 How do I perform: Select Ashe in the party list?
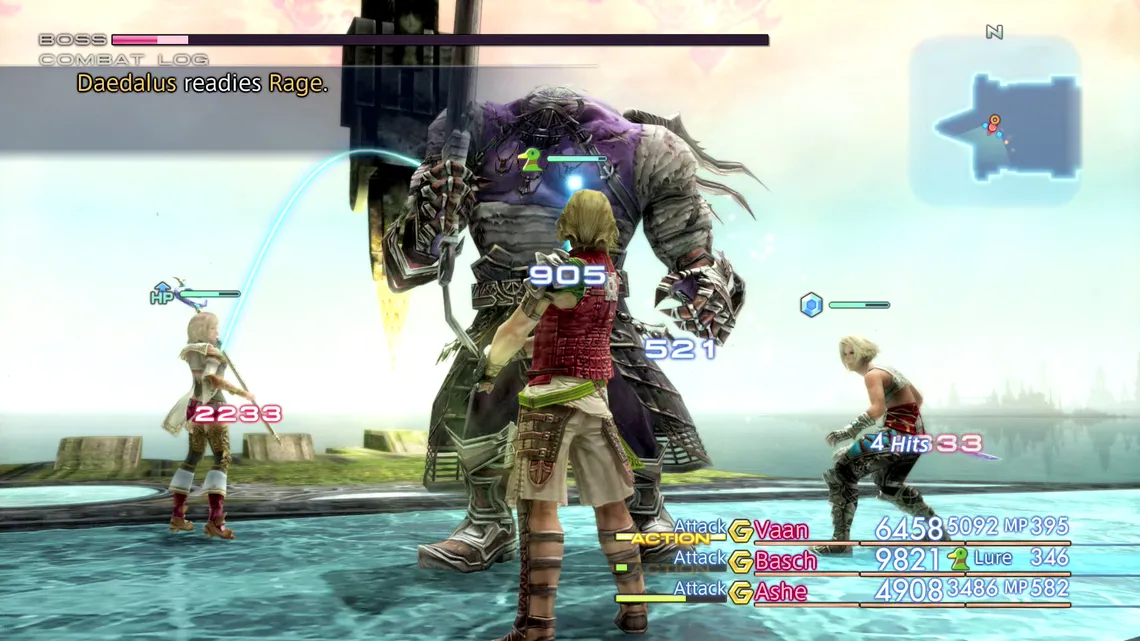(781, 592)
